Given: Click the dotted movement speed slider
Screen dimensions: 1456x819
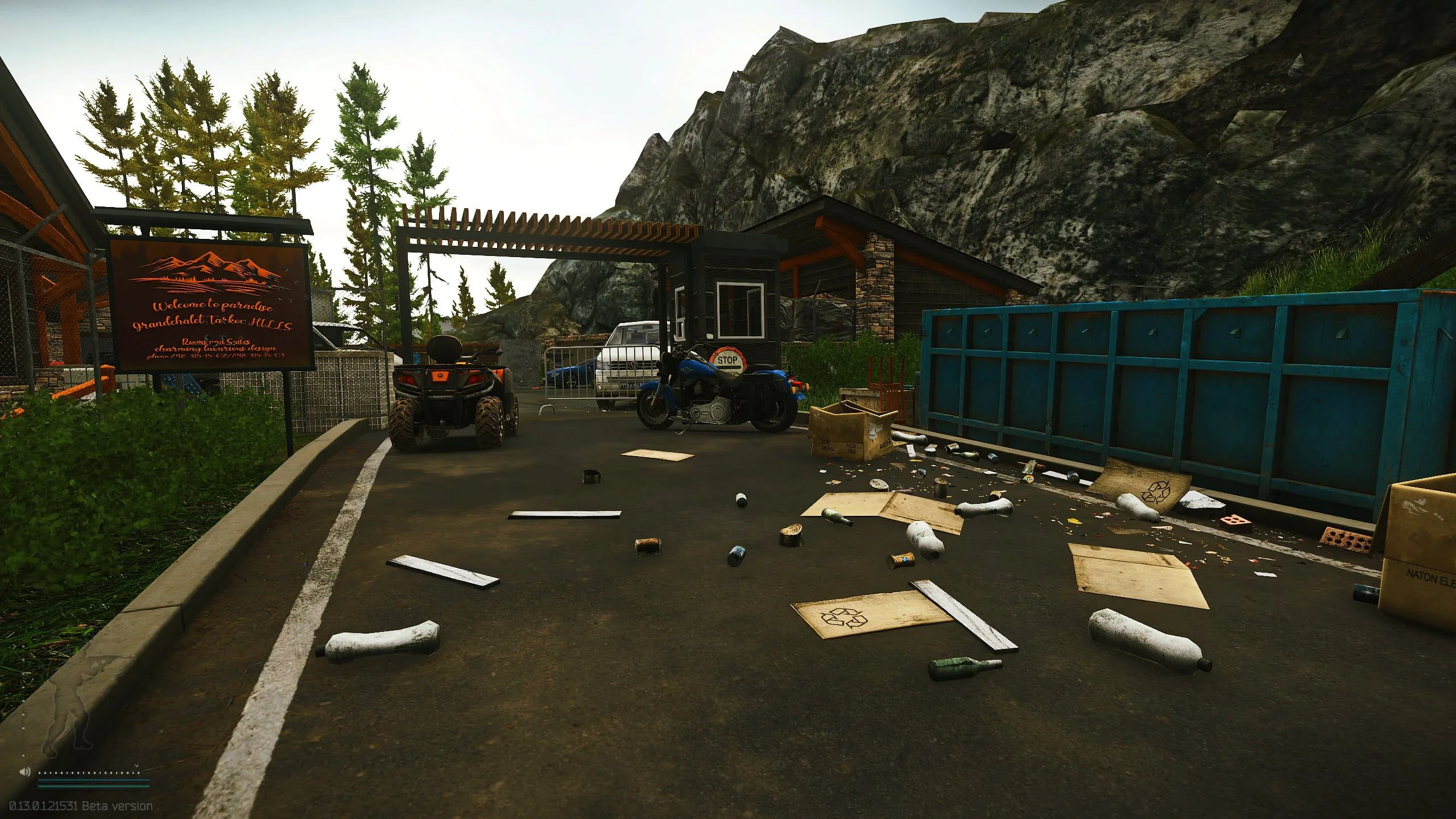Looking at the screenshot, I should tap(89, 772).
